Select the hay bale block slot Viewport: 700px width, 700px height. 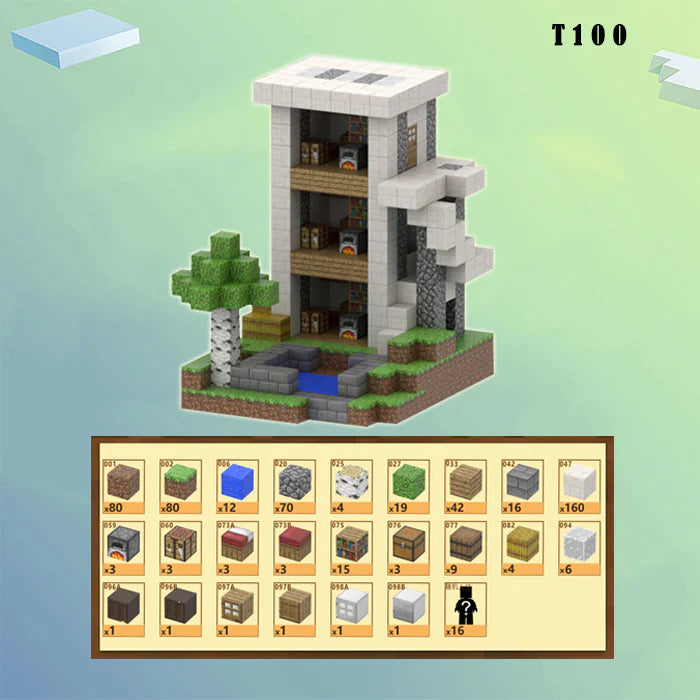(x=521, y=546)
